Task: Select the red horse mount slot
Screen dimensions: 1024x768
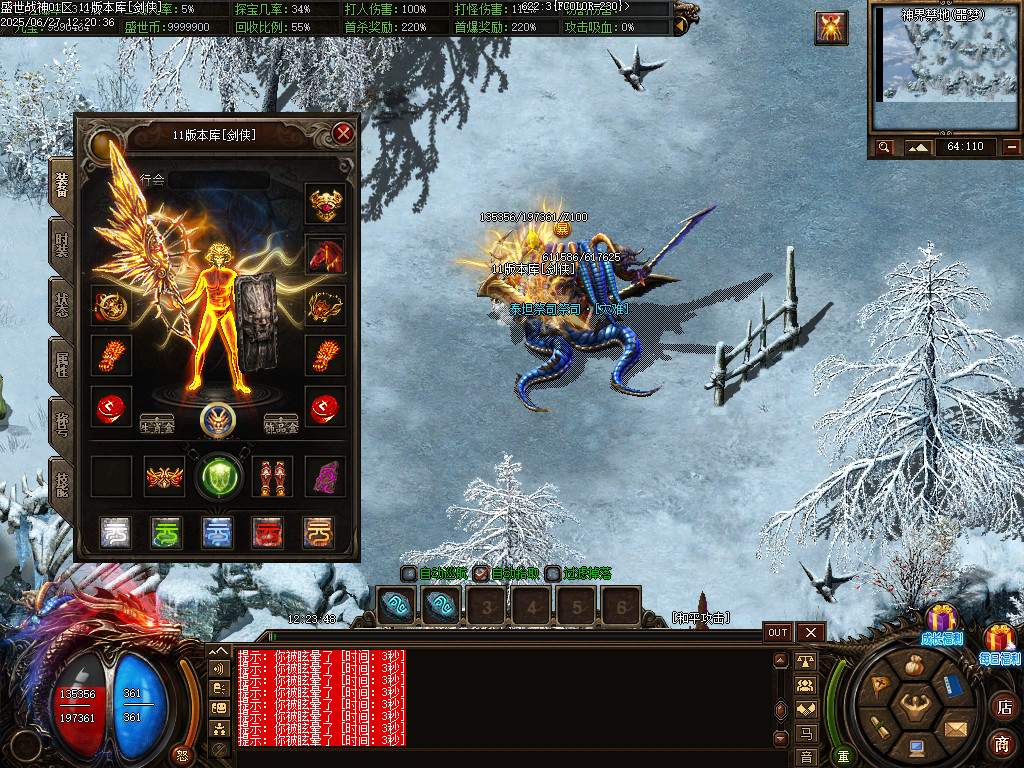Action: coord(325,254)
